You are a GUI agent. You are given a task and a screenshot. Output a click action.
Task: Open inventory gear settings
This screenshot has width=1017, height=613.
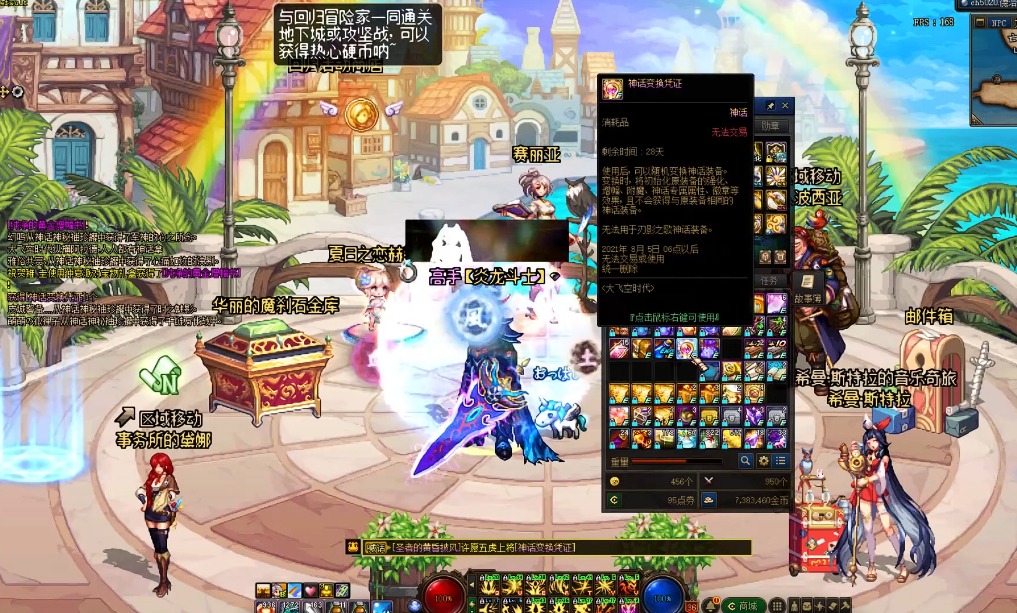pyautogui.click(x=763, y=461)
